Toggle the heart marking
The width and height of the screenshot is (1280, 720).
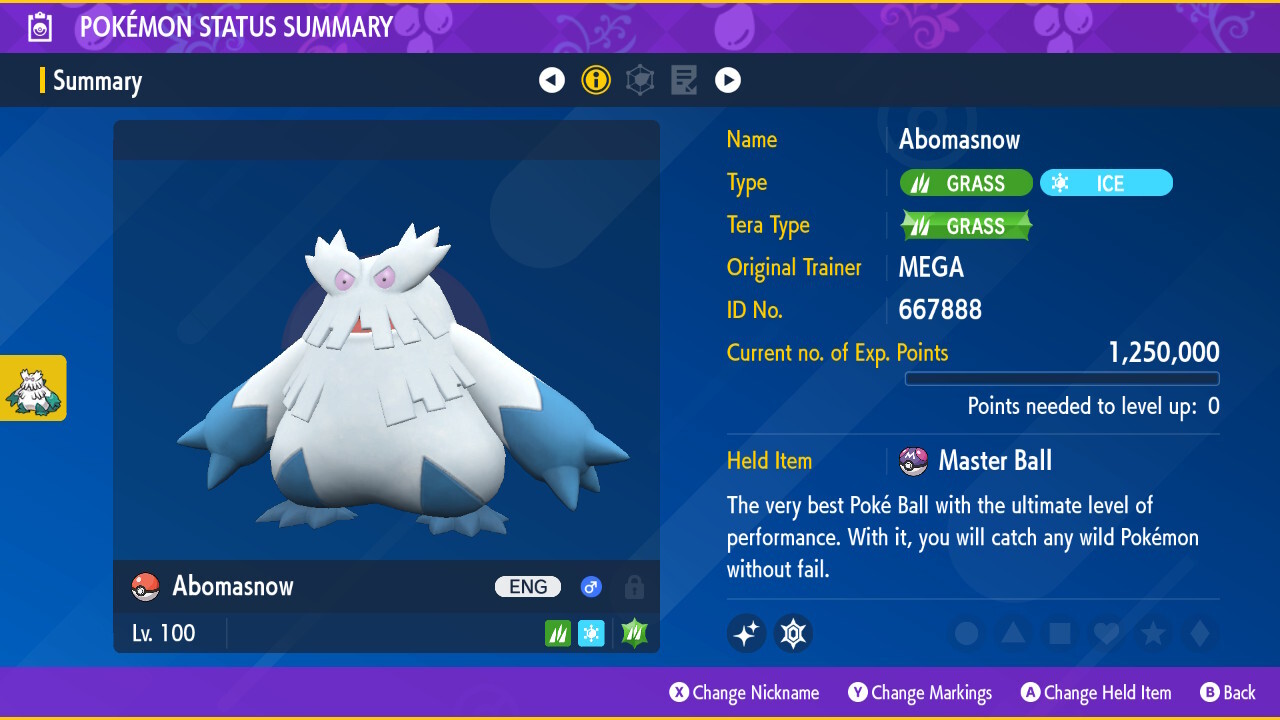click(1106, 633)
